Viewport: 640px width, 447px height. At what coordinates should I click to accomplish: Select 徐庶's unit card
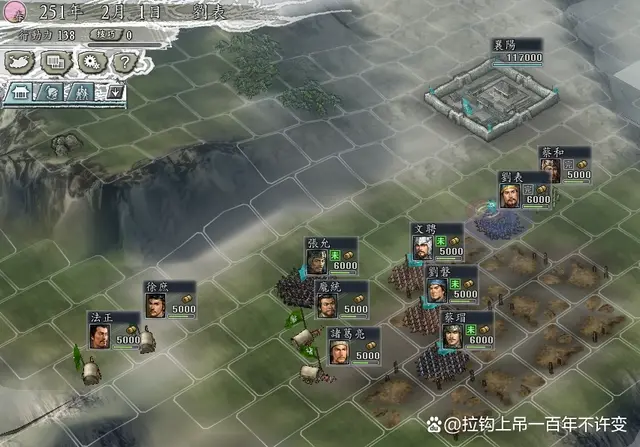pos(168,298)
